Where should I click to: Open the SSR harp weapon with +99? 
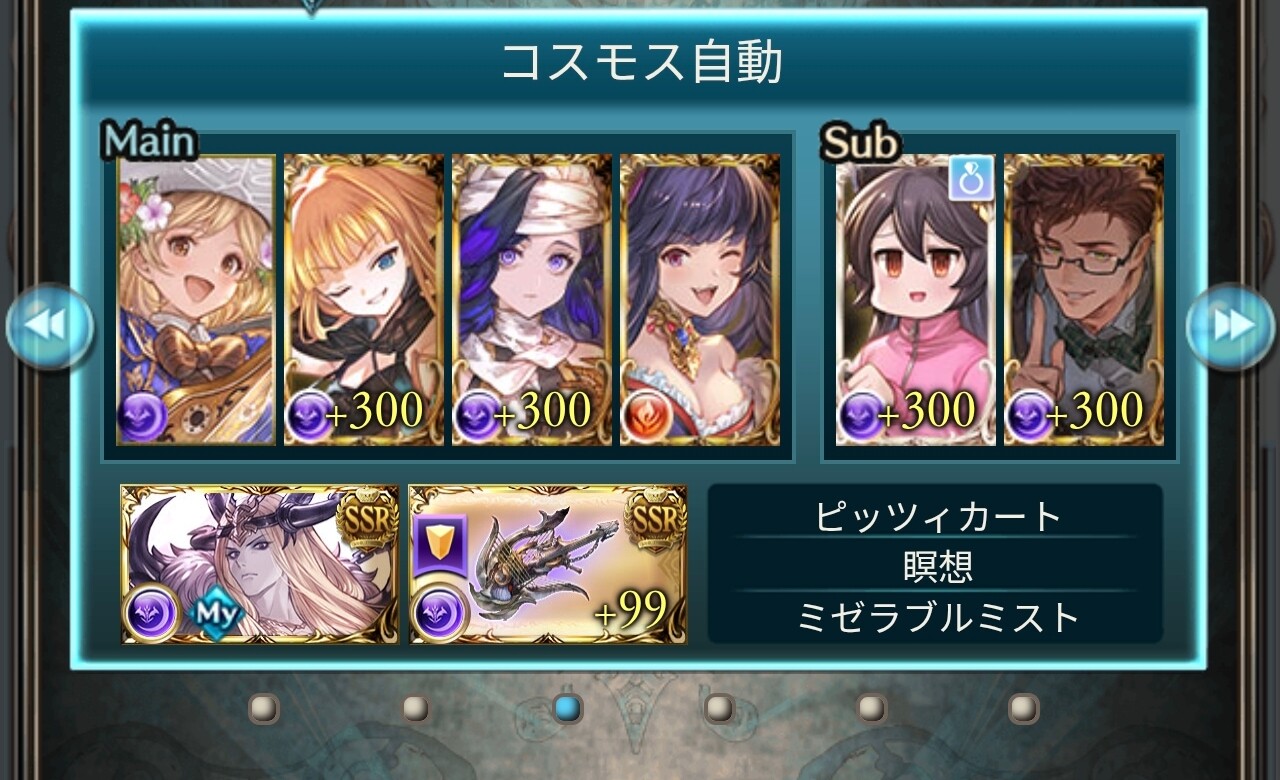[548, 564]
